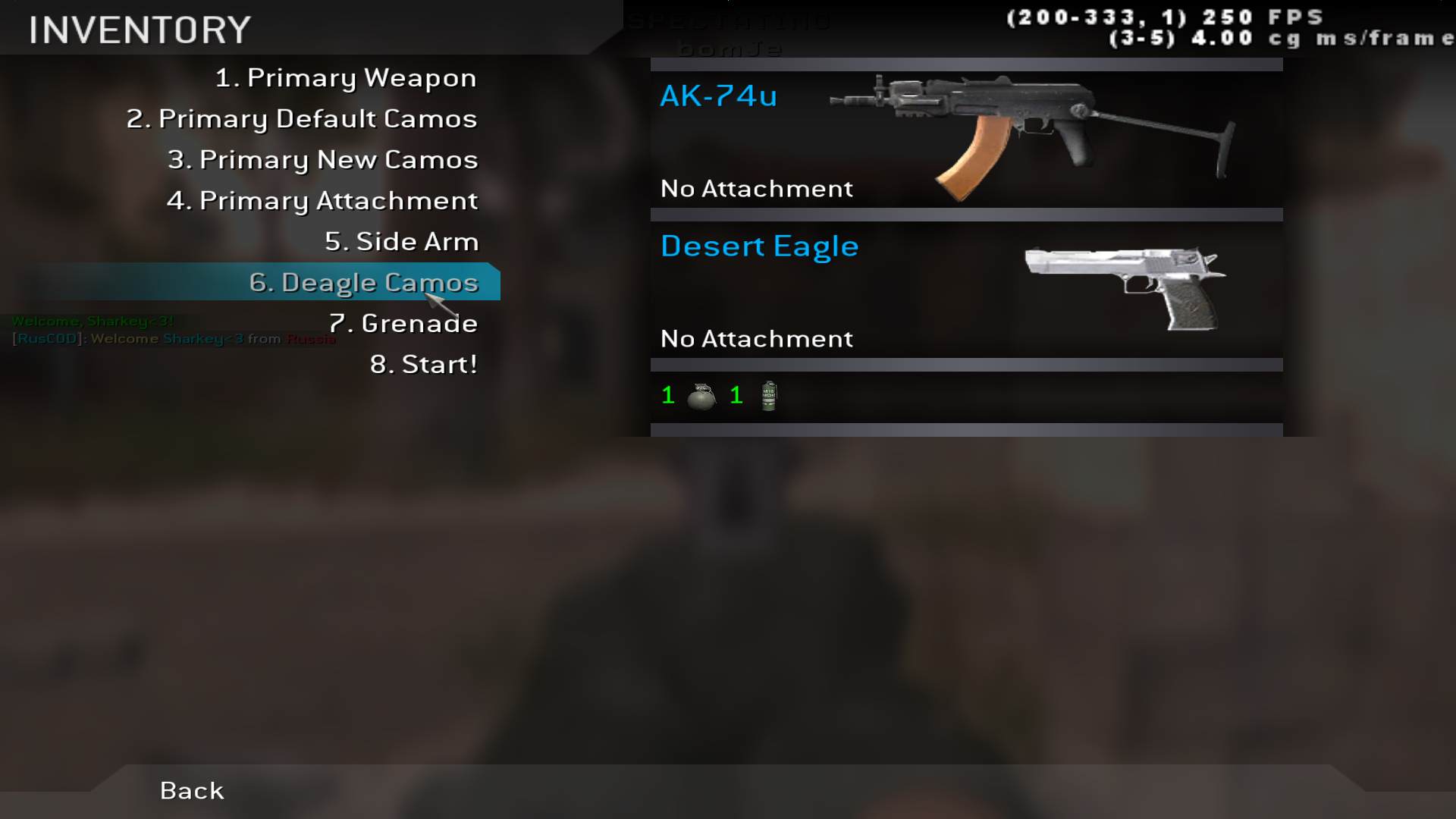The image size is (1456, 819).
Task: Click the Start! entry
Action: (423, 365)
